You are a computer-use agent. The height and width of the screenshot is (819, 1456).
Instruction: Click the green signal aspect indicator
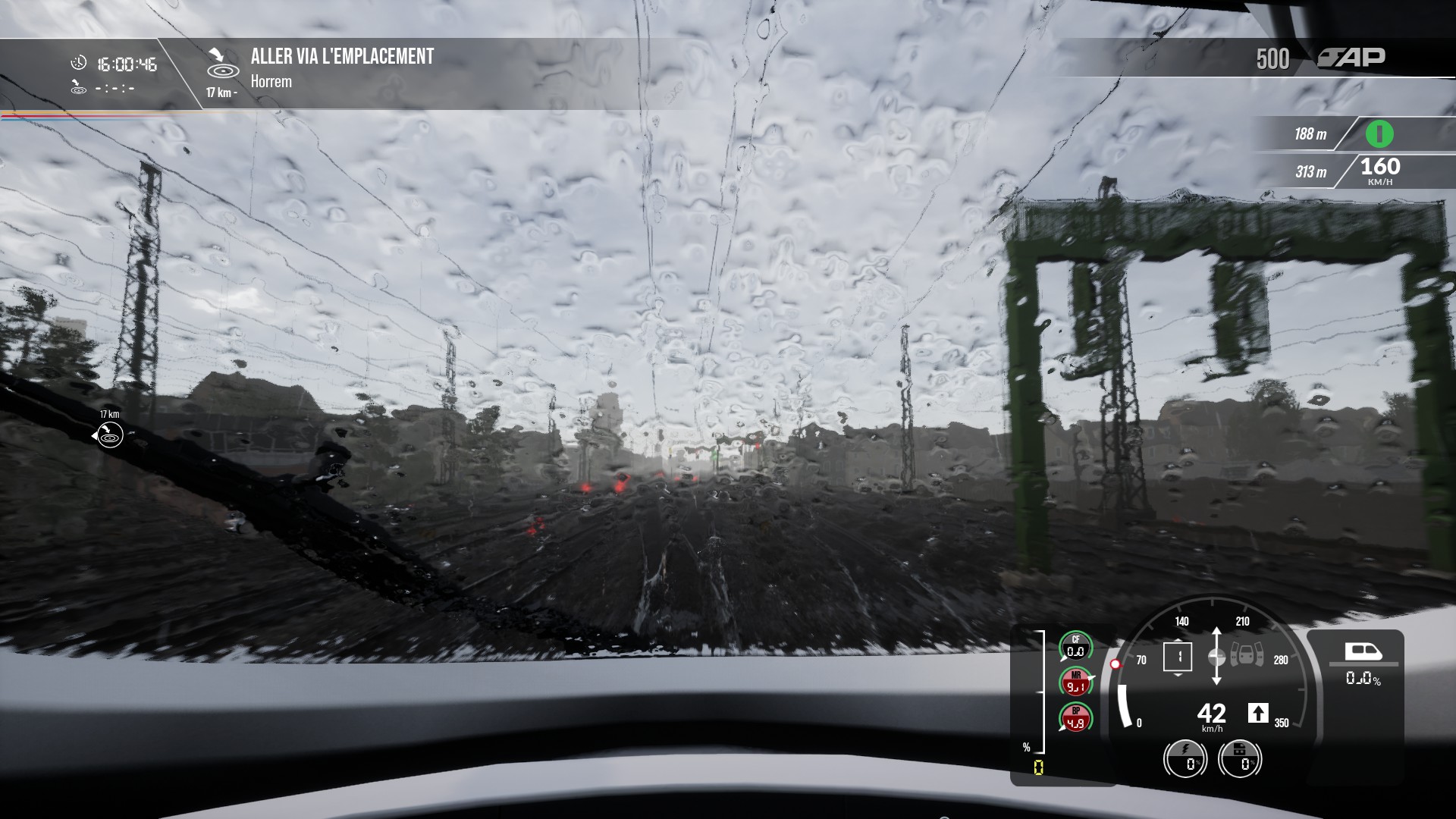(x=1379, y=134)
